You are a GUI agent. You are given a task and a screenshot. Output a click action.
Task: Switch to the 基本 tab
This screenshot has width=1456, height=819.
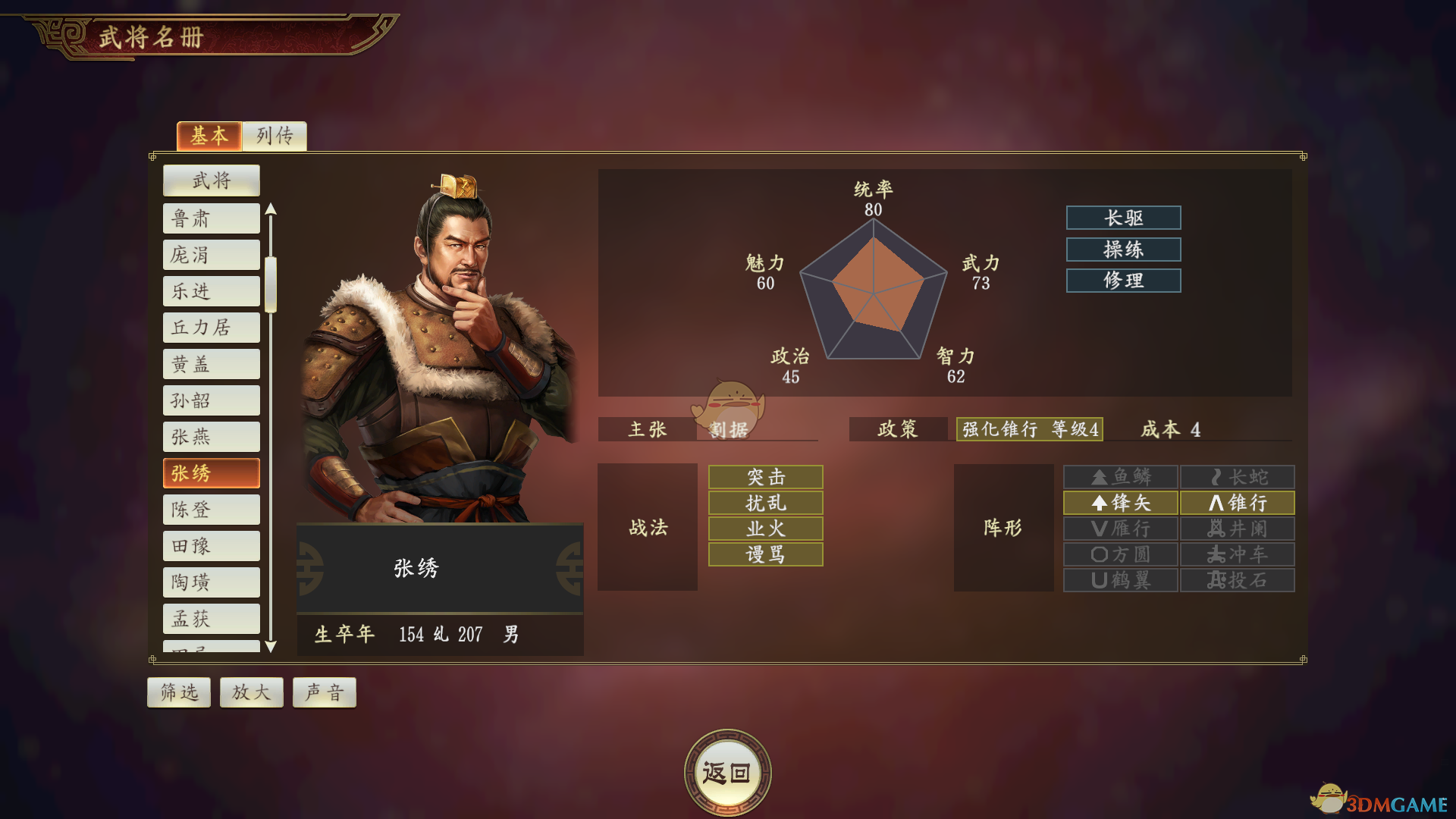(209, 136)
